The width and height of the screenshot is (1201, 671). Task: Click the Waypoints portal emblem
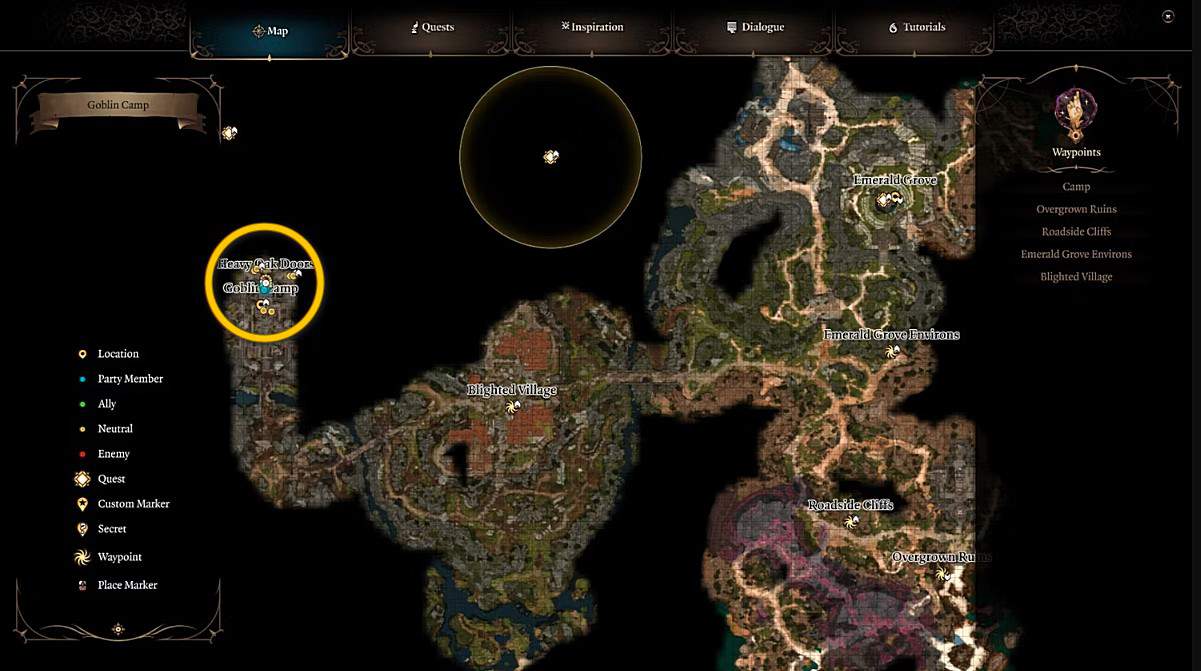coord(1076,113)
